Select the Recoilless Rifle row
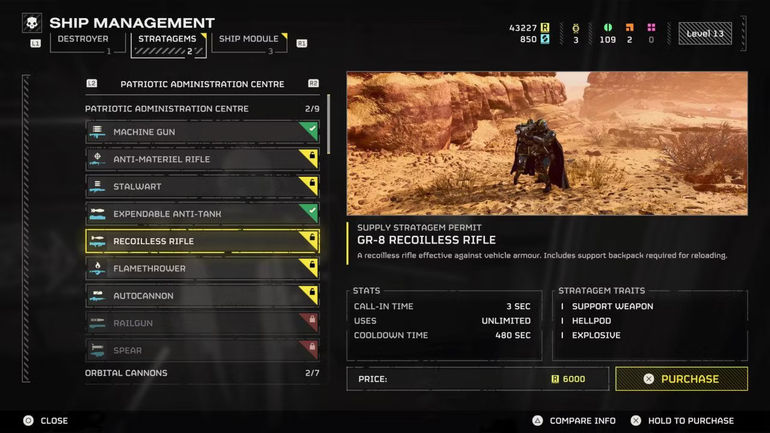This screenshot has height=433, width=770. pos(202,241)
